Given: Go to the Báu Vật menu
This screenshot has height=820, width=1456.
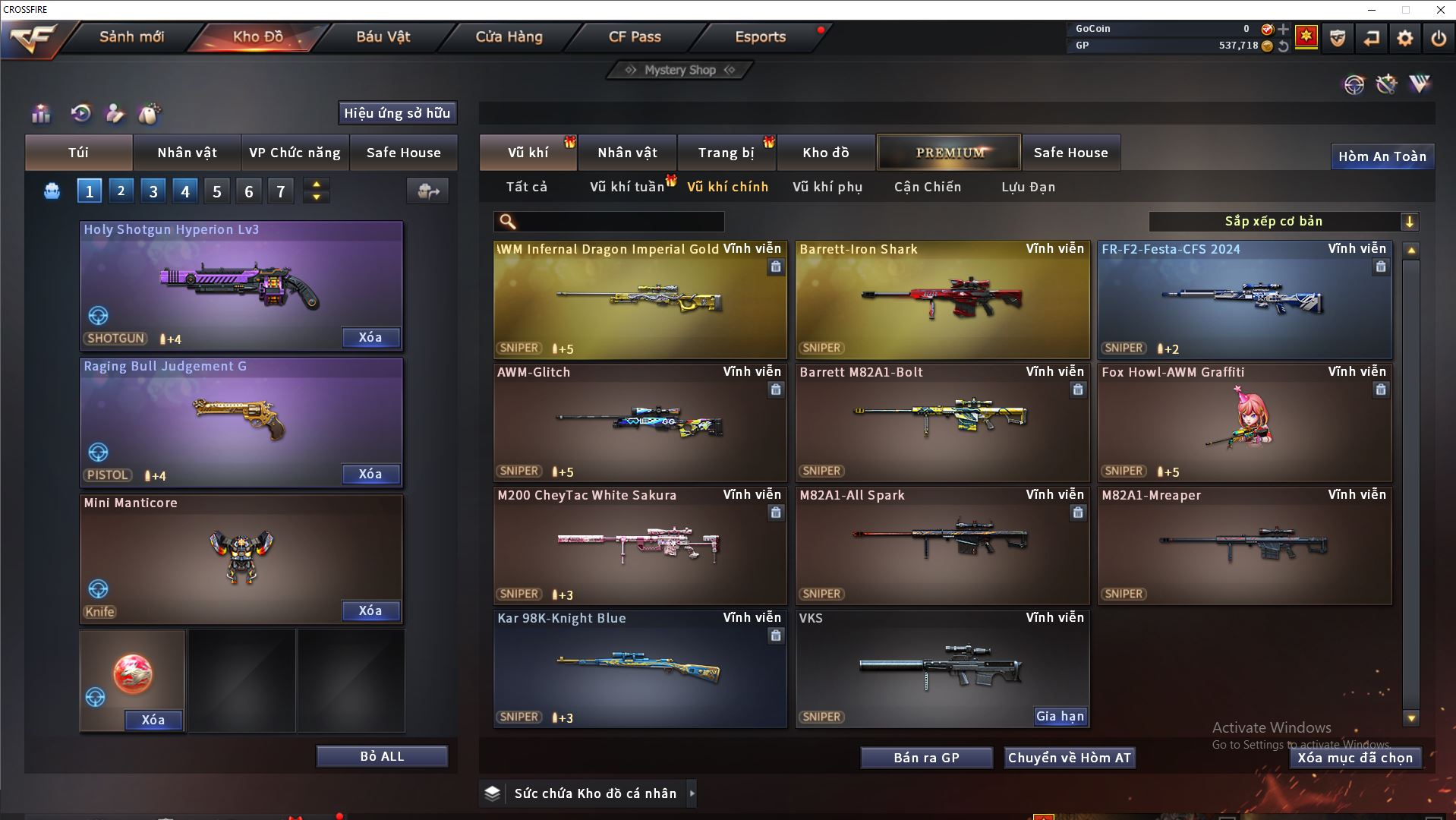Looking at the screenshot, I should 383,36.
